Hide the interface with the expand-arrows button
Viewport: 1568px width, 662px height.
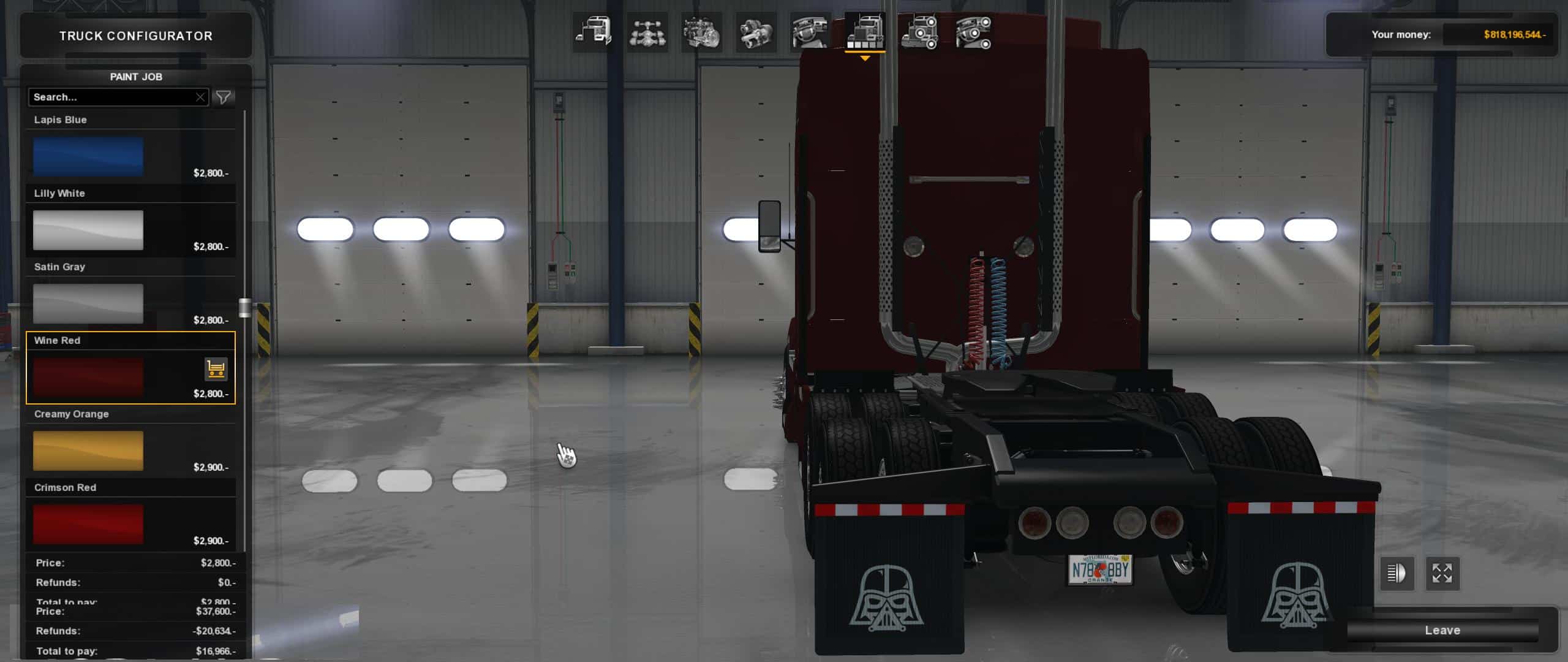click(1442, 574)
